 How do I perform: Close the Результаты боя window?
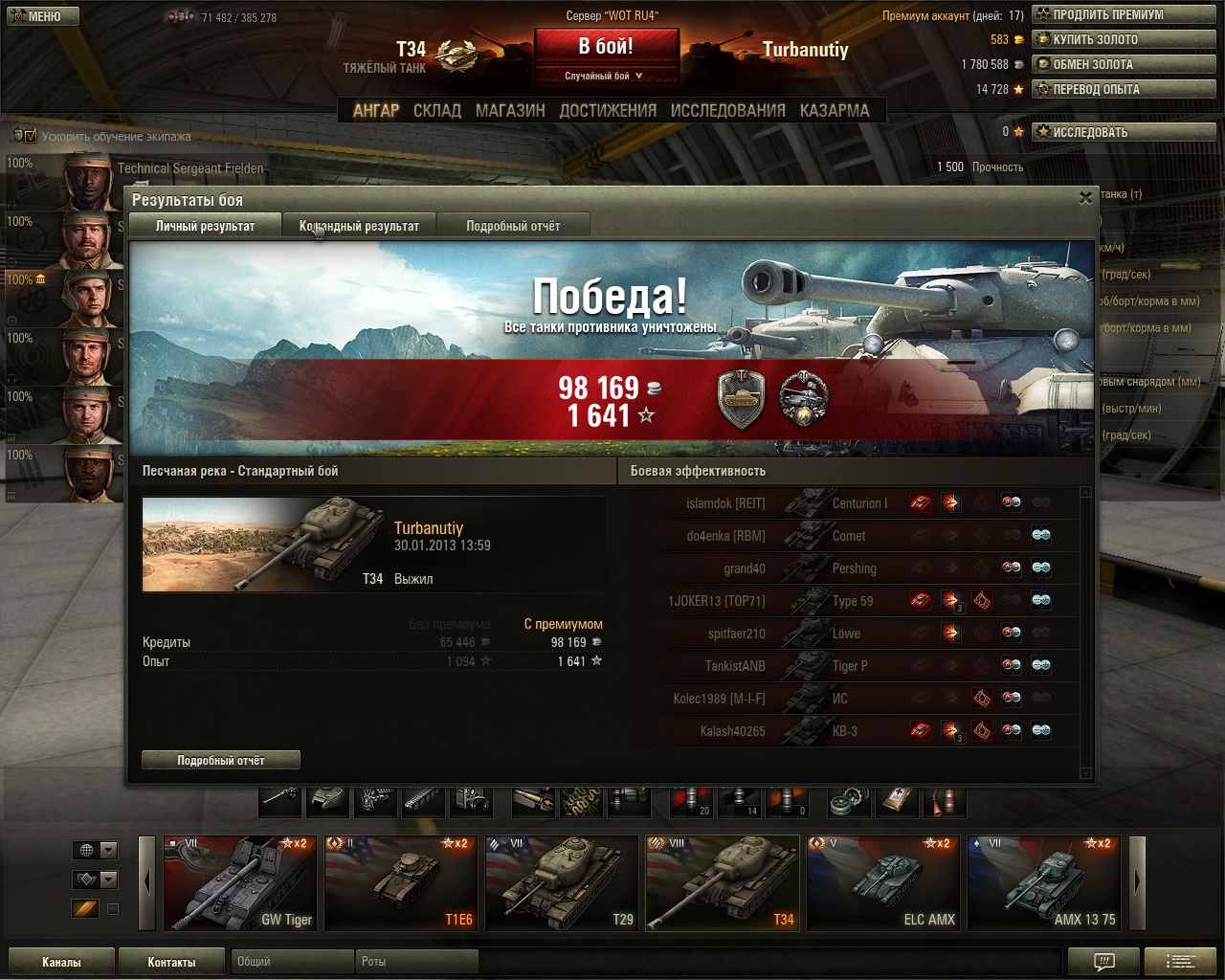(1085, 198)
